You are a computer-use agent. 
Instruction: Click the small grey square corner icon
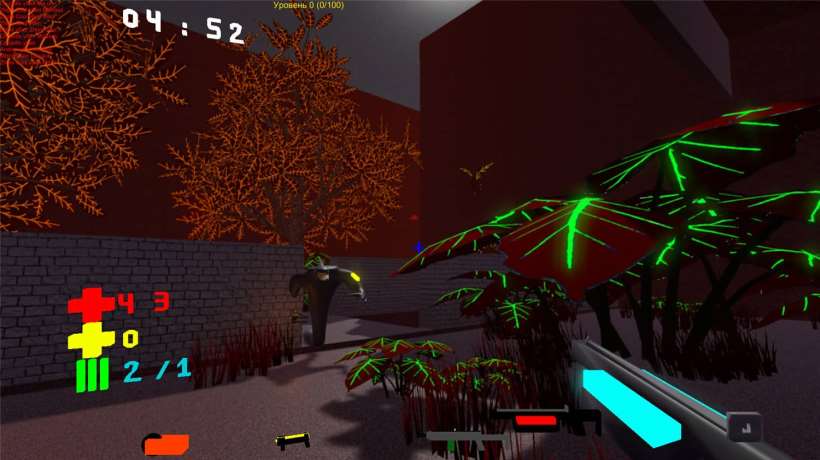743,427
